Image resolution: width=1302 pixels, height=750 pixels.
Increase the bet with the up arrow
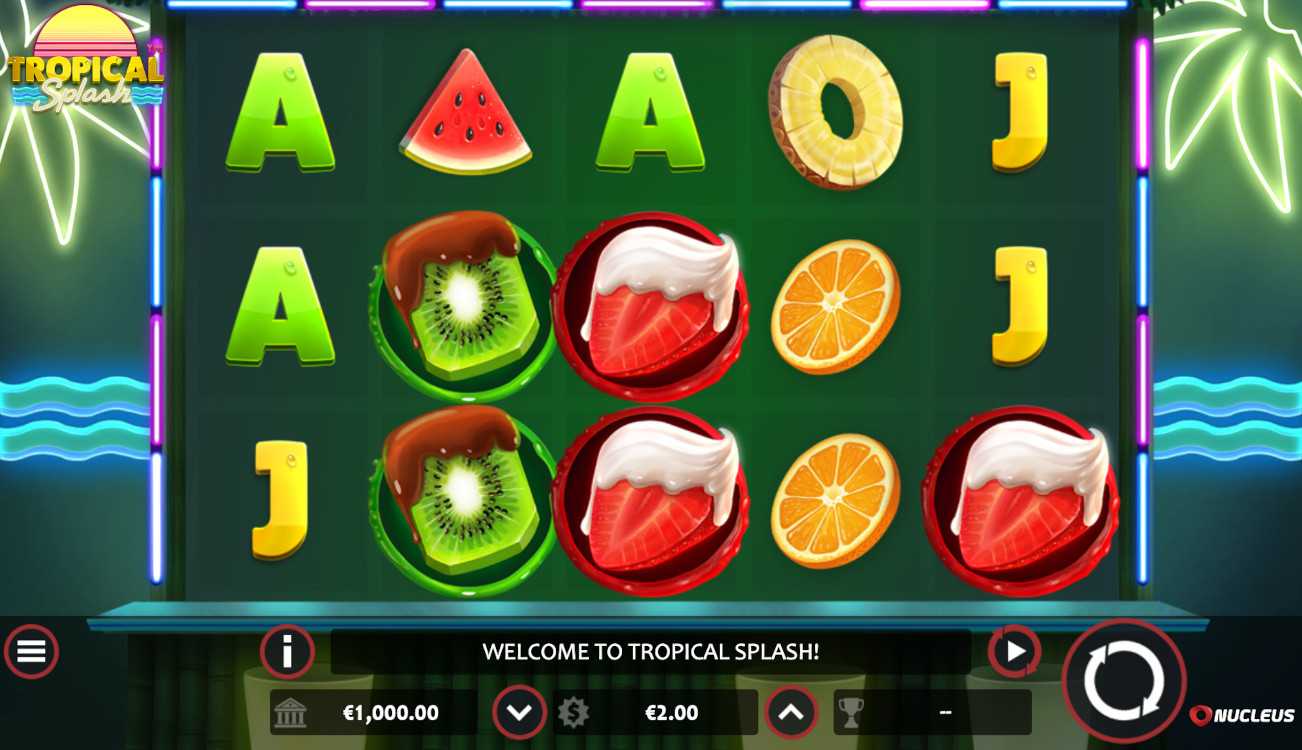791,712
